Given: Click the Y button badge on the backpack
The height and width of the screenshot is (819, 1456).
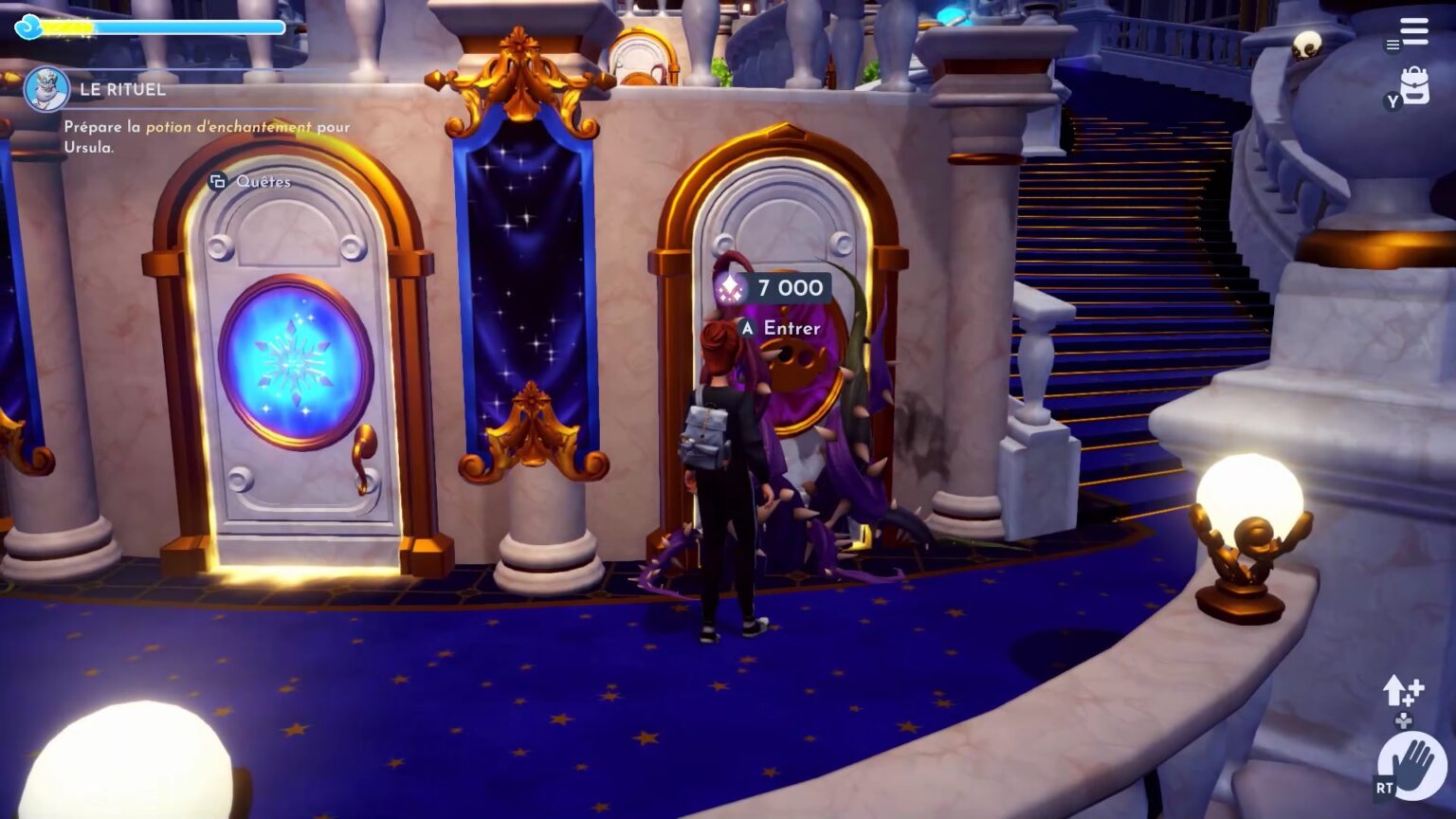Looking at the screenshot, I should [x=1393, y=100].
